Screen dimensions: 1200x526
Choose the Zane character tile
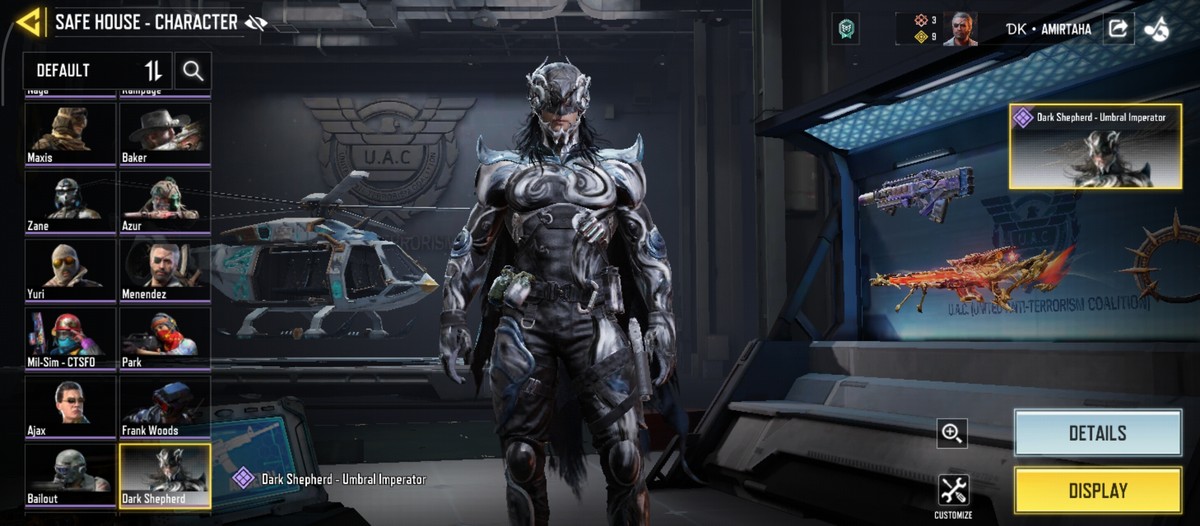click(x=70, y=201)
